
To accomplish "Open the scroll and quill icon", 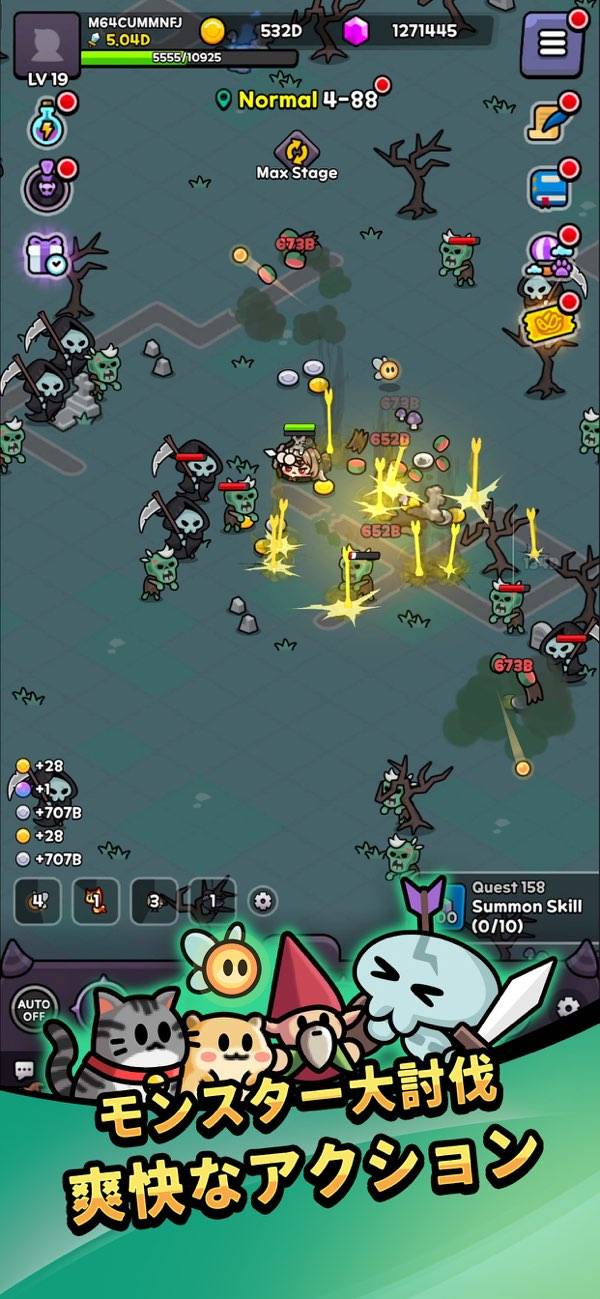I will click(x=550, y=122).
